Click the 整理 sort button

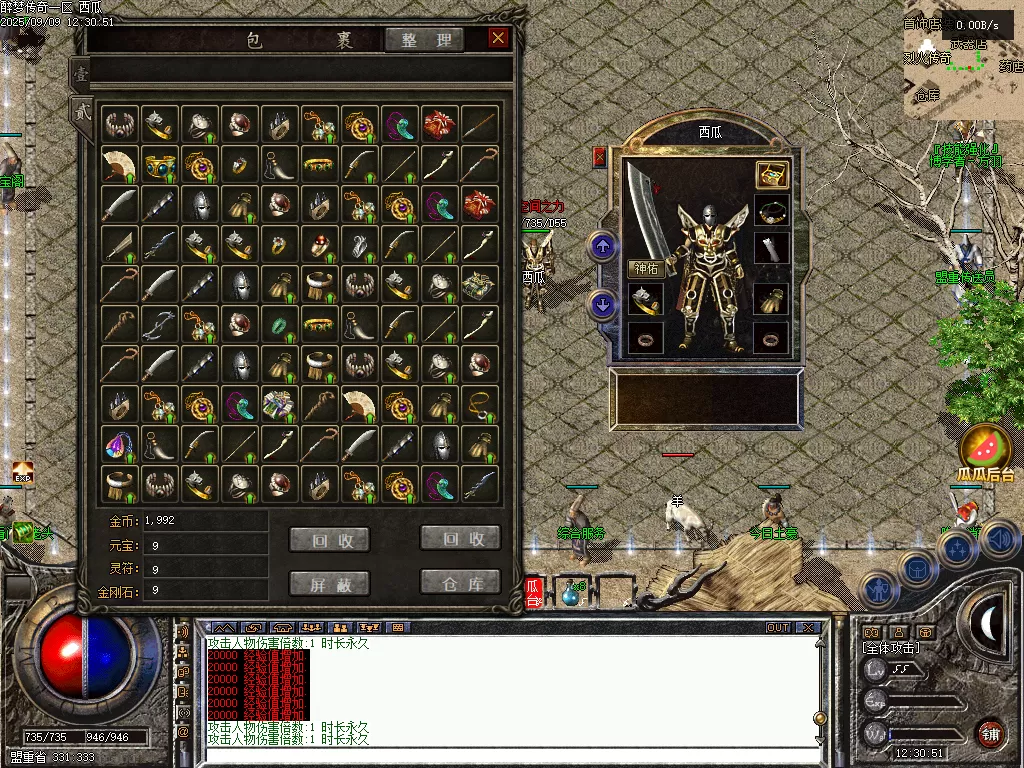click(x=425, y=40)
